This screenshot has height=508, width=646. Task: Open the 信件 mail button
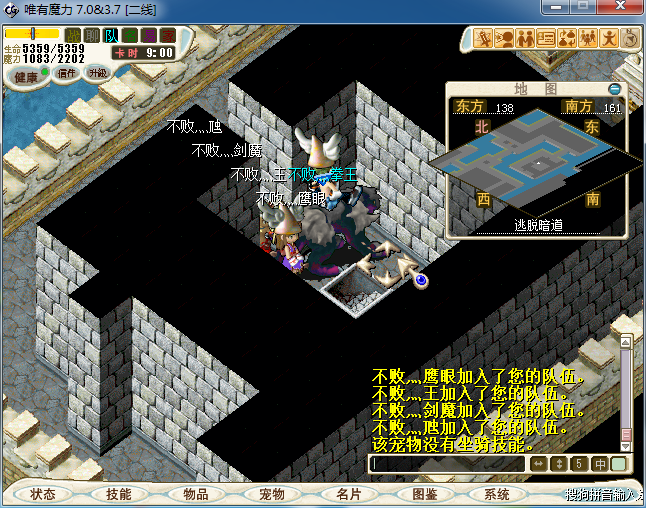tap(67, 73)
